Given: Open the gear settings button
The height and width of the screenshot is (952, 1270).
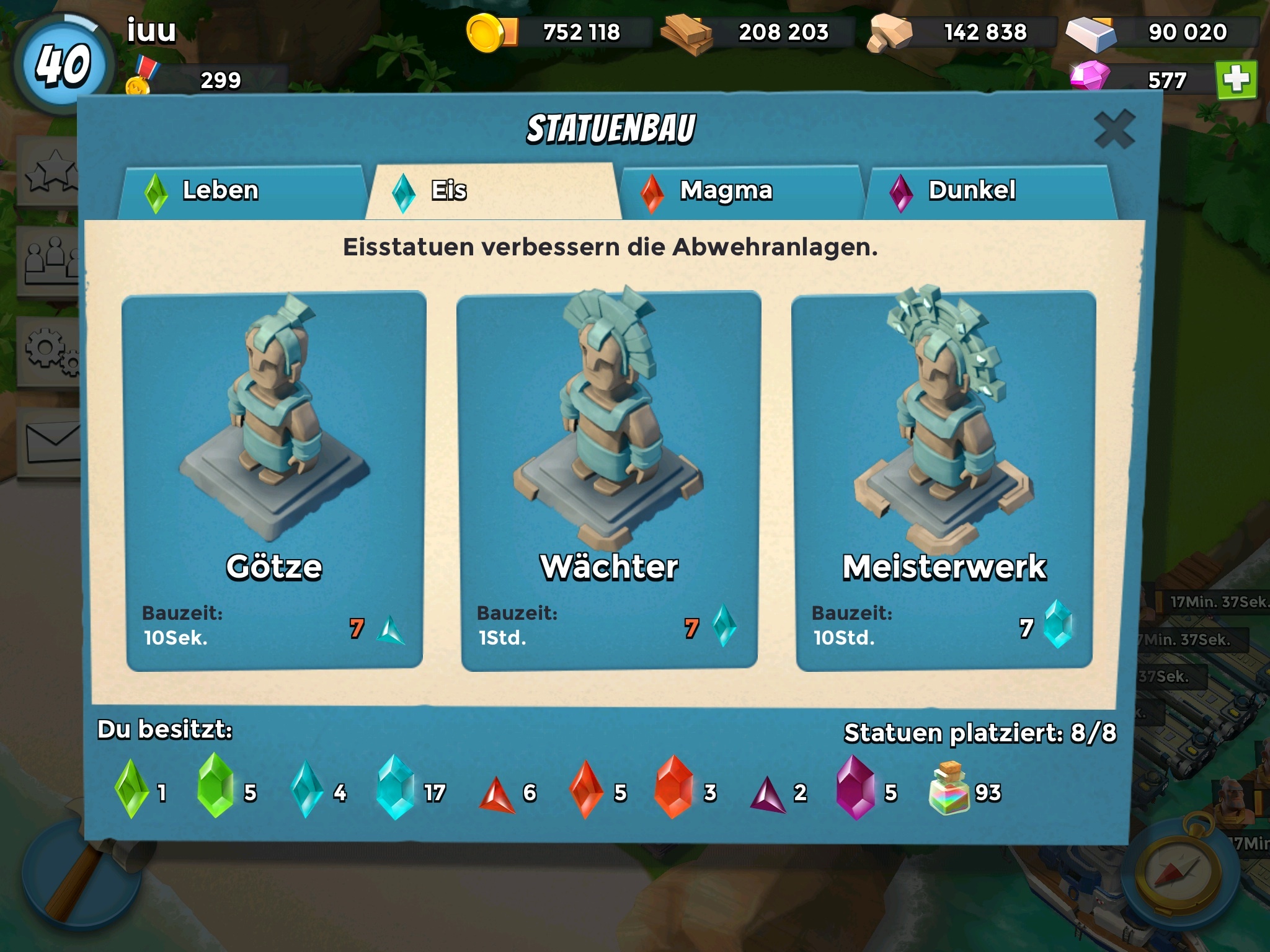Looking at the screenshot, I should click(51, 351).
